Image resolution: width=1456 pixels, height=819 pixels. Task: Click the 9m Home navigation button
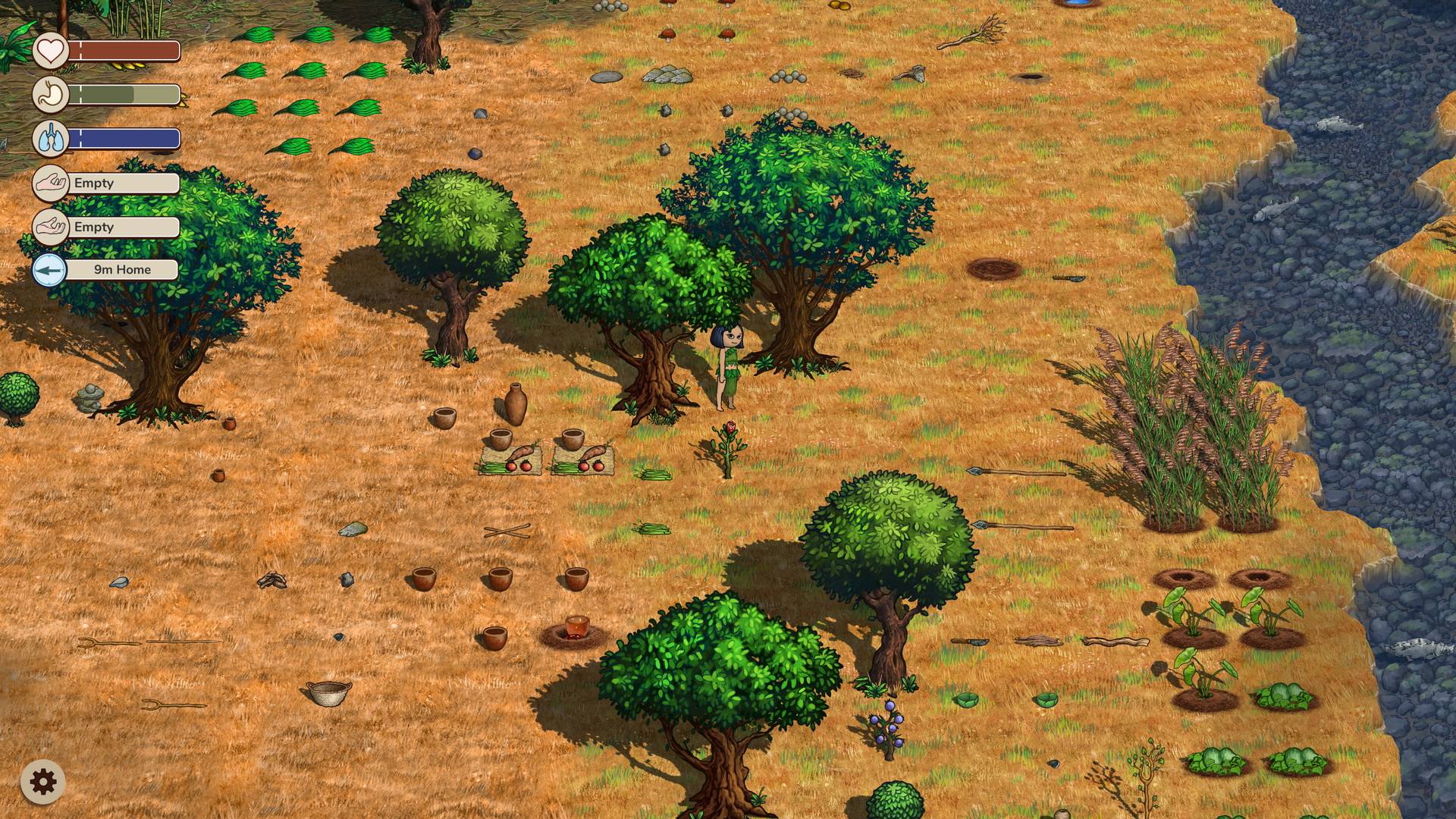coord(121,269)
